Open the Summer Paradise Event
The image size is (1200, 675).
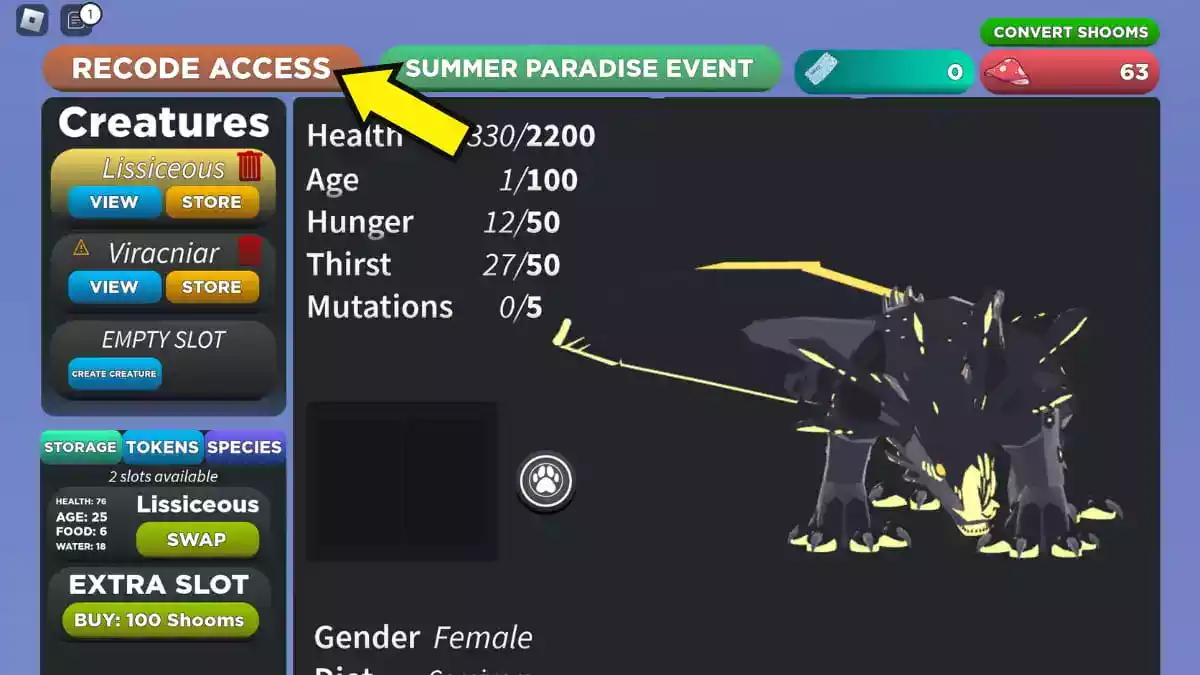pos(578,68)
